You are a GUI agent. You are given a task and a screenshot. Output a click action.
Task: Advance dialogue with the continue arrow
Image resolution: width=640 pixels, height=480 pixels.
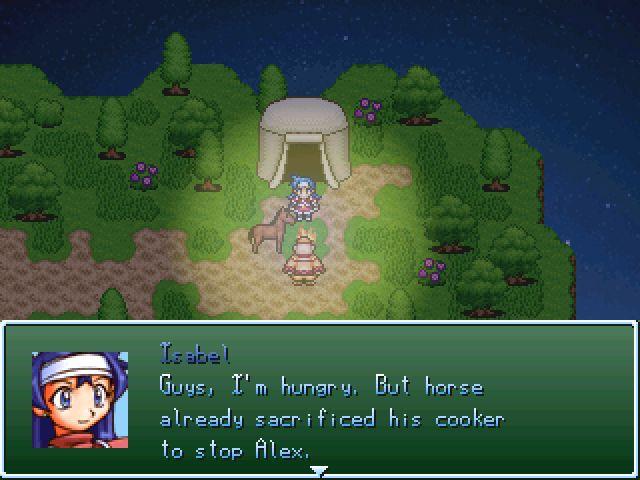click(x=319, y=469)
